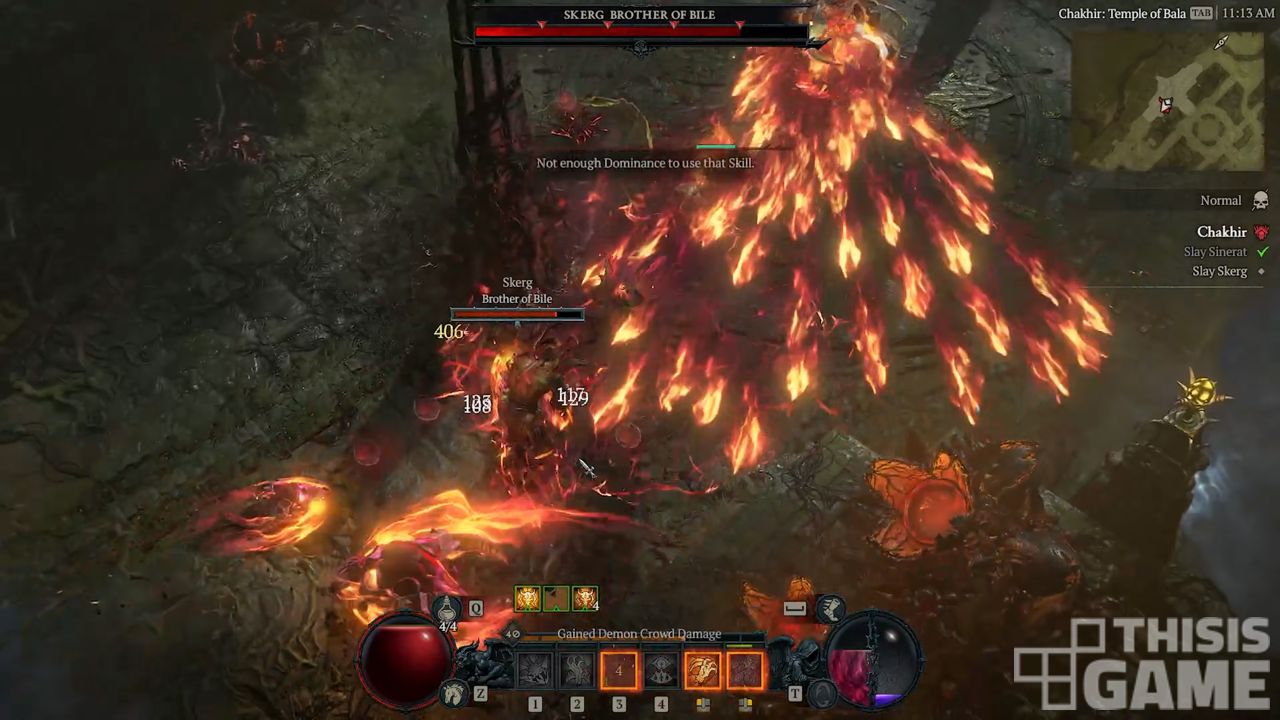This screenshot has height=720, width=1280.
Task: Activate the skill in hotbar slot 1
Action: click(535, 670)
